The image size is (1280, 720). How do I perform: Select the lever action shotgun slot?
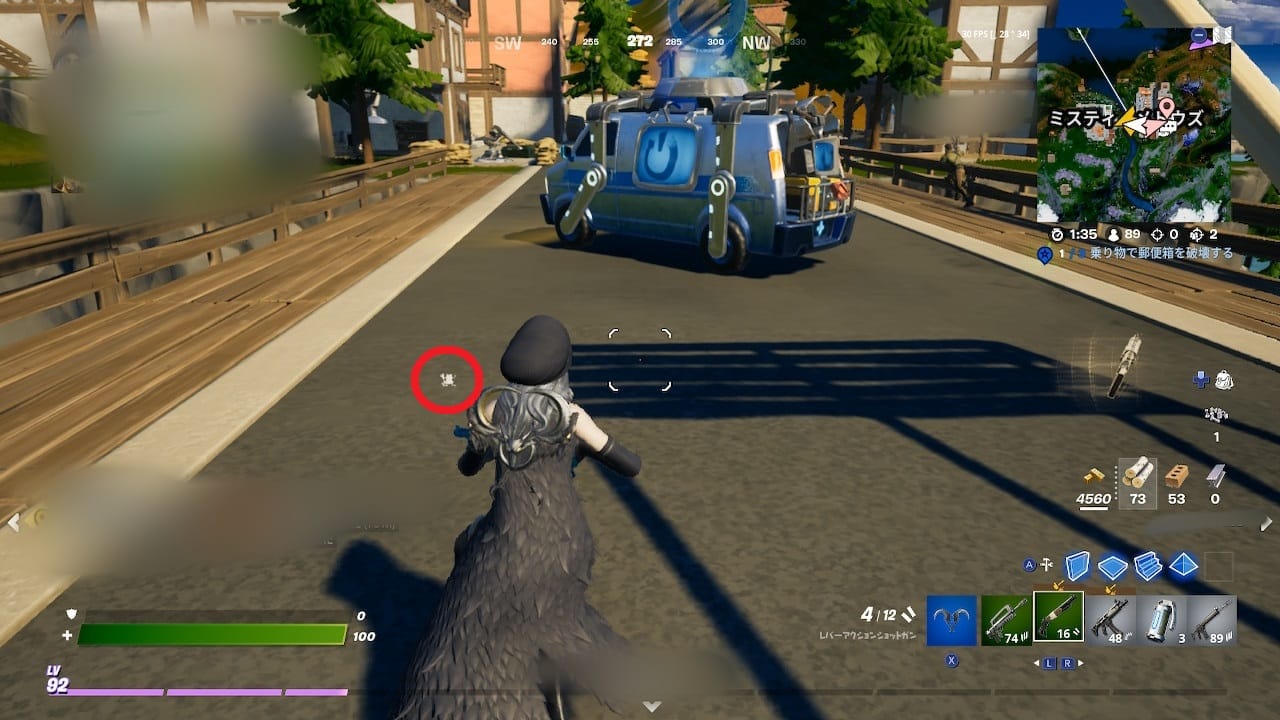[1057, 620]
